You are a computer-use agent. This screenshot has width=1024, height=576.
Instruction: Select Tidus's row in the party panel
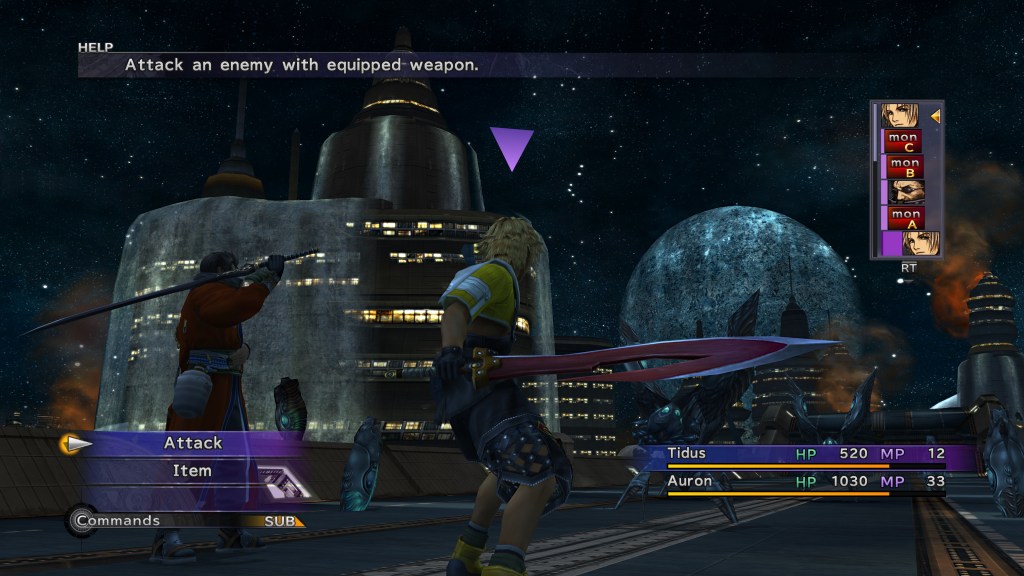click(805, 455)
